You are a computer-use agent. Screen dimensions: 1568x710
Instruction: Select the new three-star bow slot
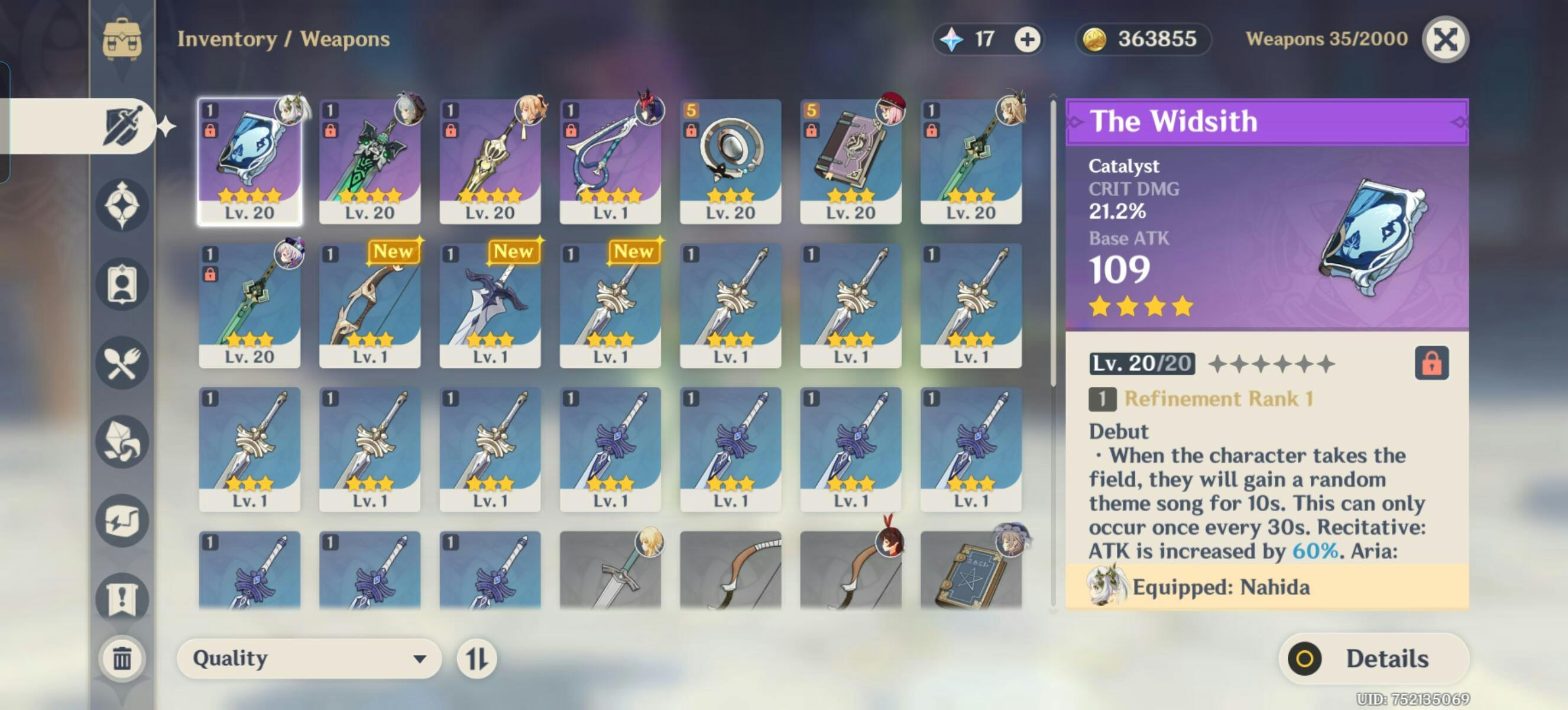(x=370, y=305)
